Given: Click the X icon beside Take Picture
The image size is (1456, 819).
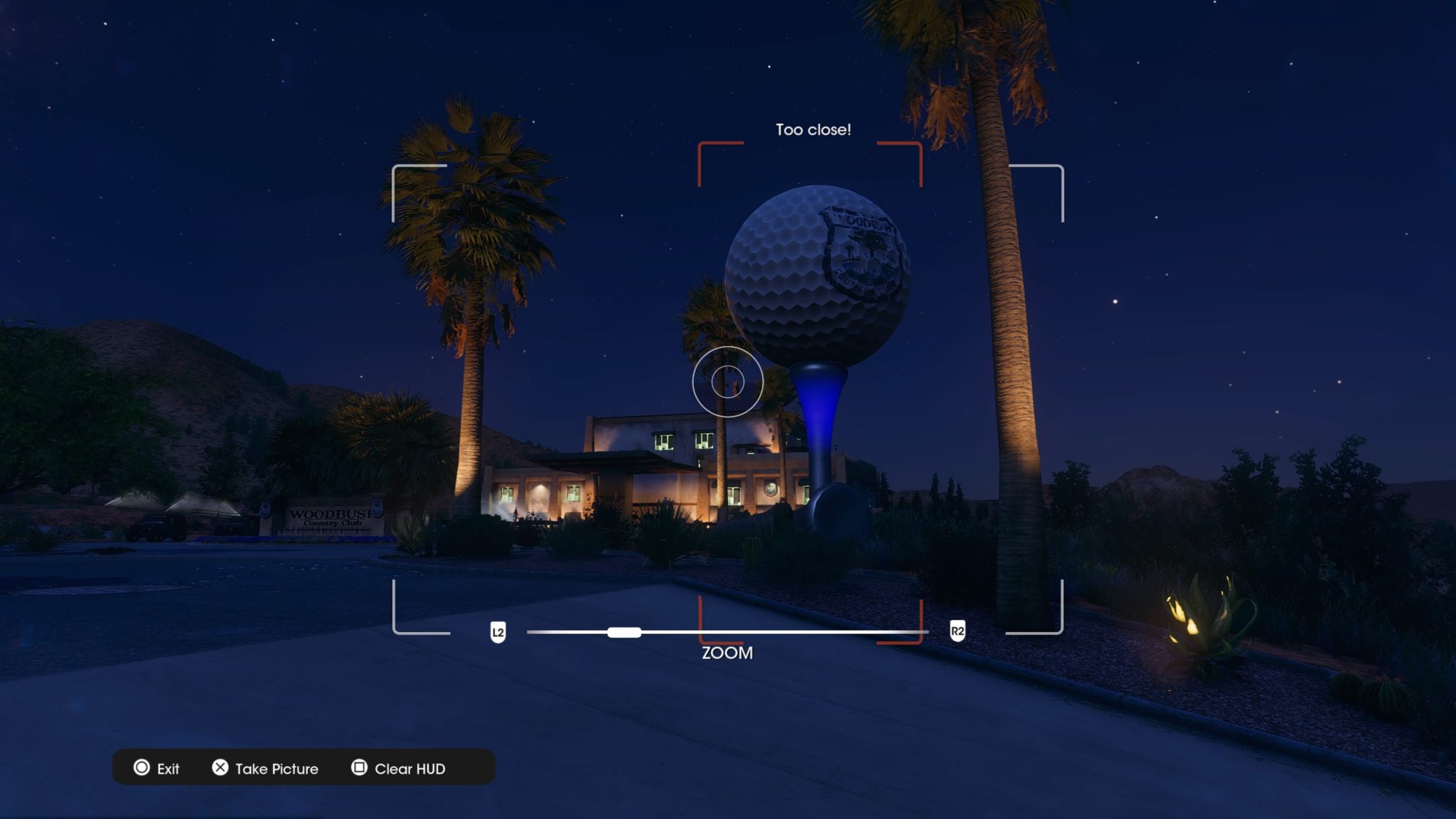Looking at the screenshot, I should point(220,769).
